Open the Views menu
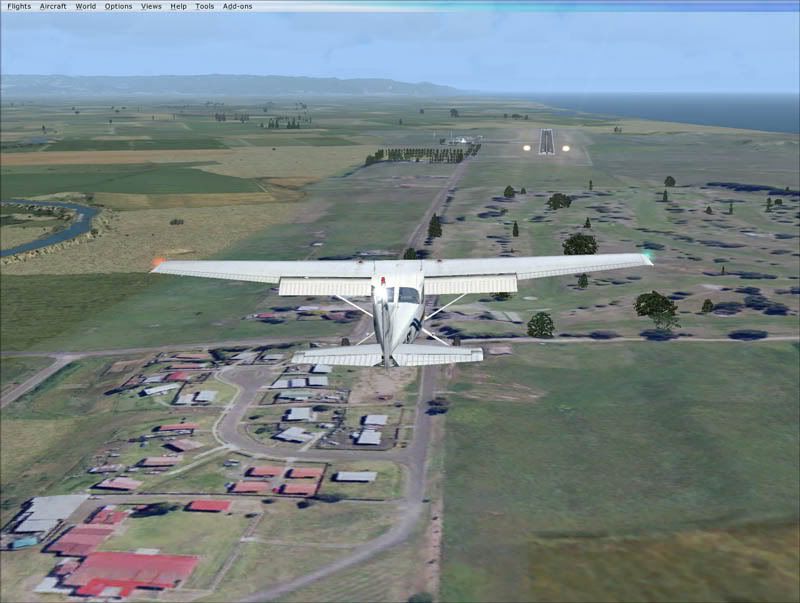800x603 pixels. coord(151,6)
